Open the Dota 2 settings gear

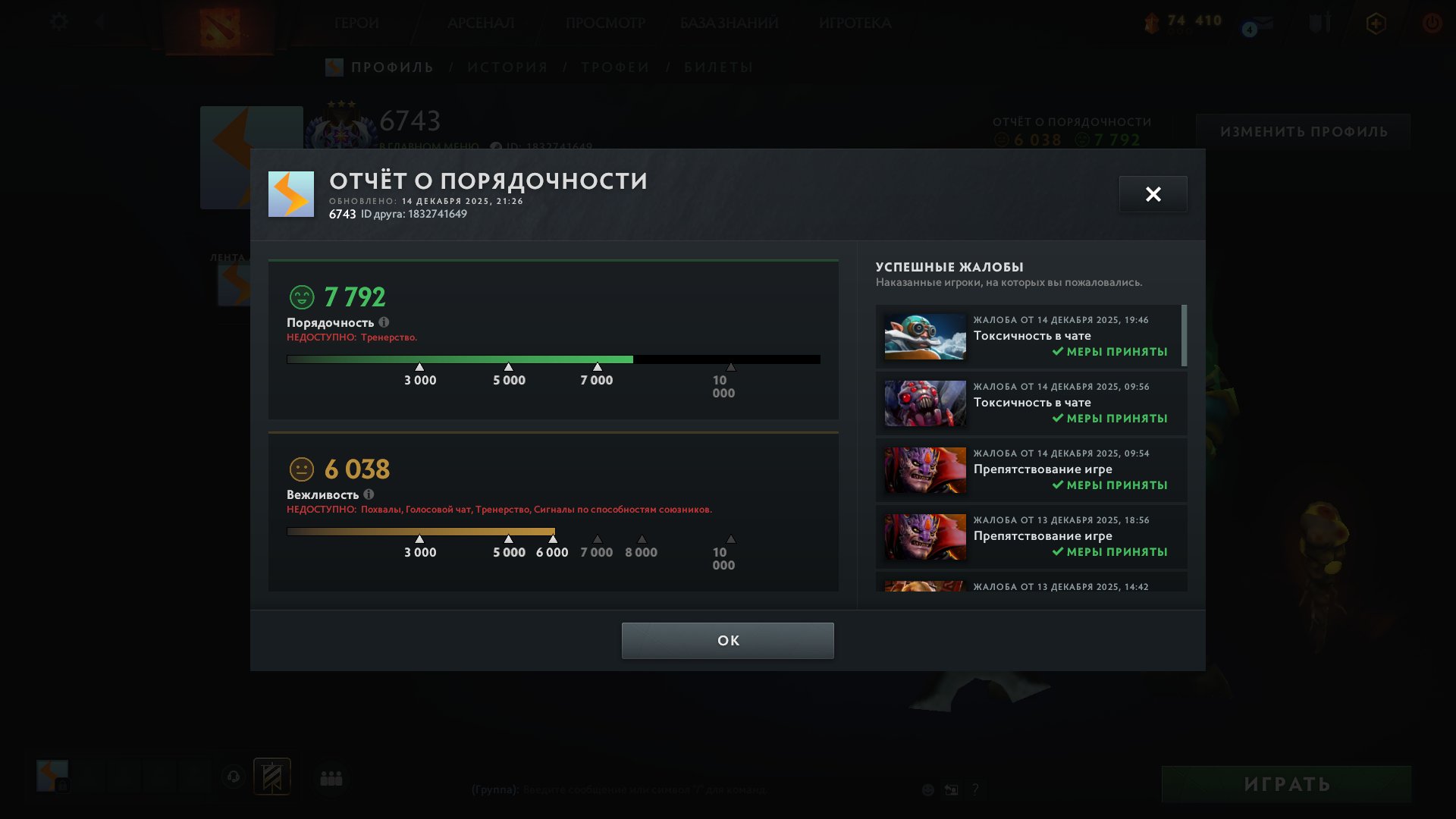tap(58, 22)
